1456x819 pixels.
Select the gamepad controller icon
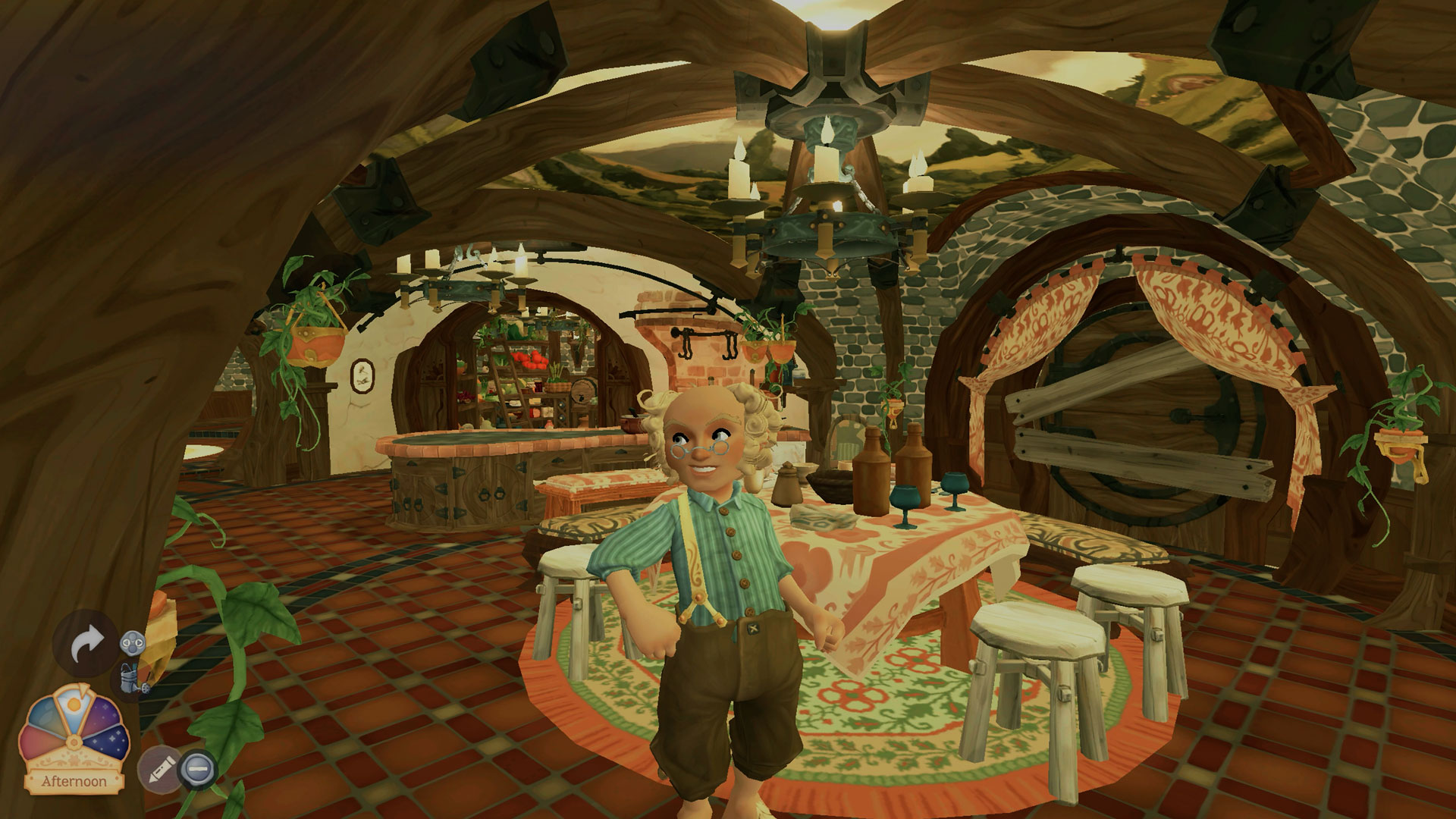click(x=131, y=642)
